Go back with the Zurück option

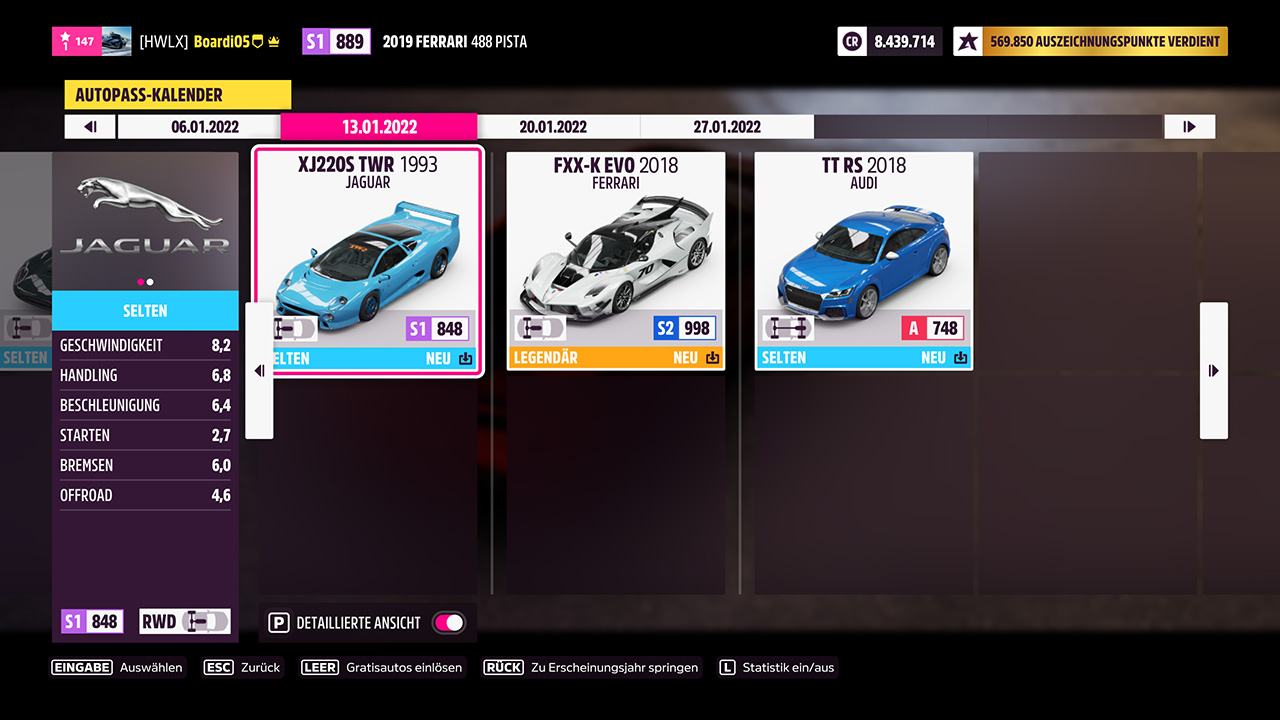(x=242, y=667)
